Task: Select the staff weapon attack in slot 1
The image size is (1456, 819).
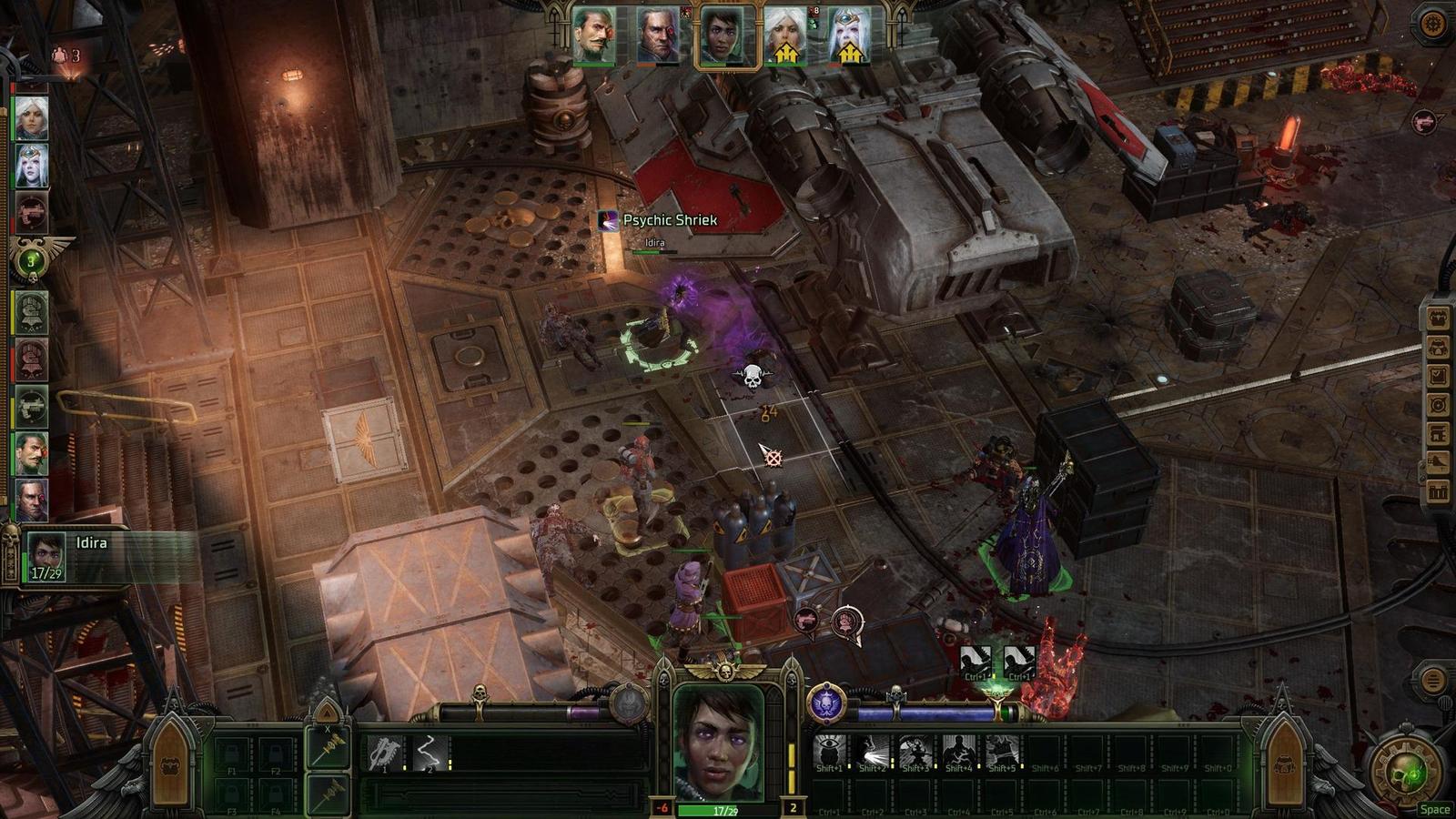Action: click(x=386, y=753)
